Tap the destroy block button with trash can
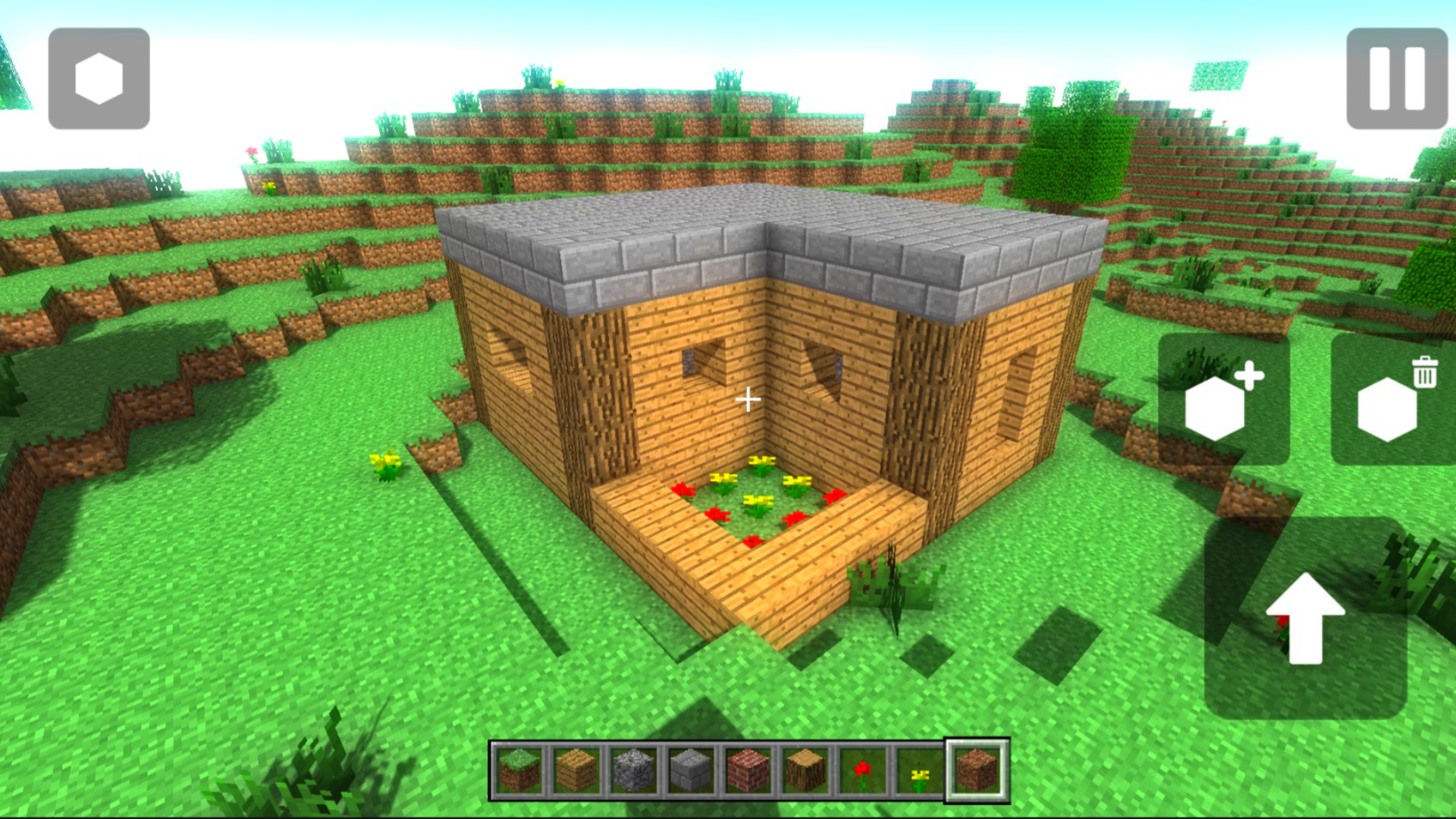The height and width of the screenshot is (819, 1456). click(x=1394, y=404)
